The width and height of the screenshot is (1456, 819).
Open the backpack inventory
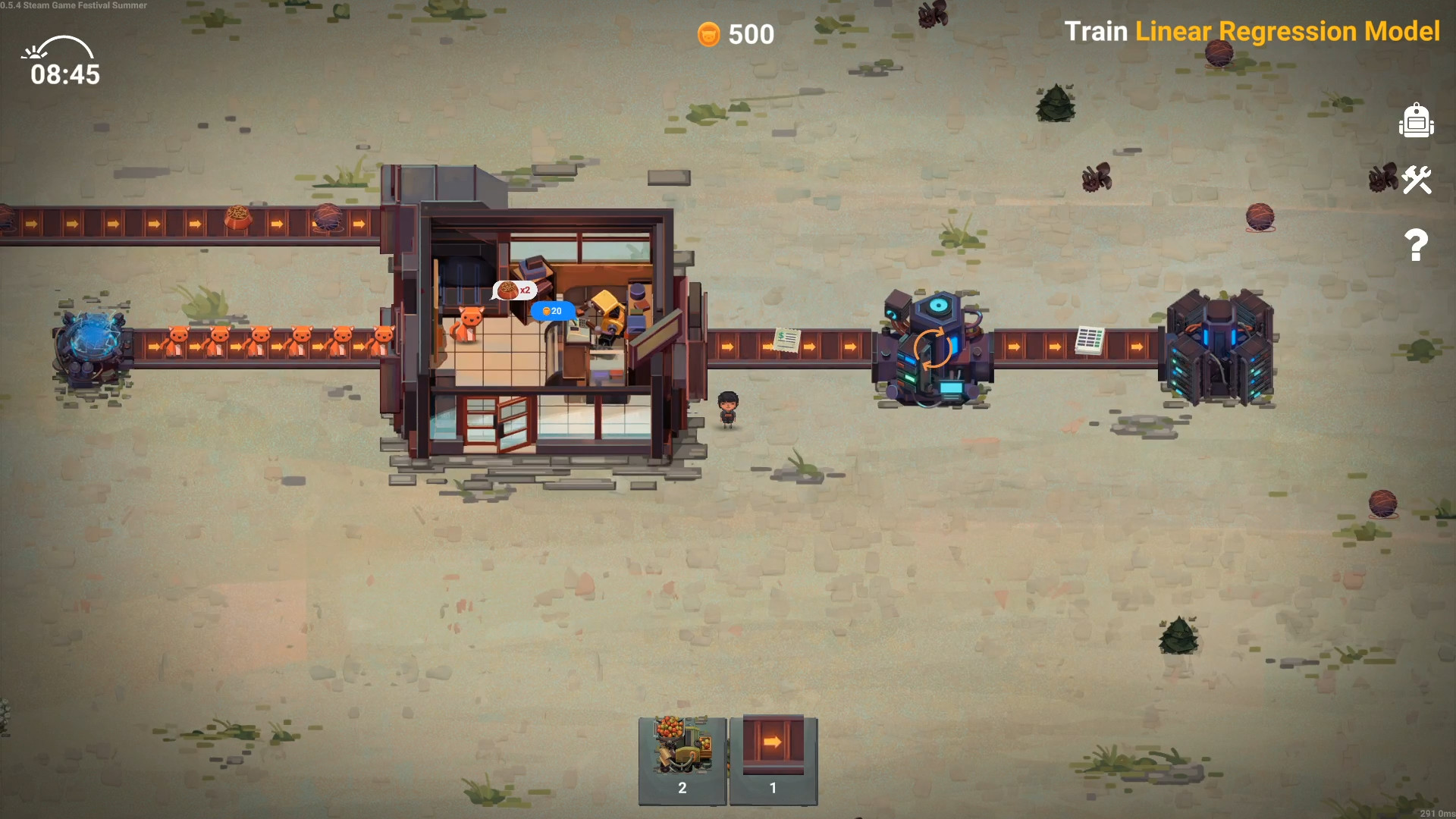(1416, 121)
